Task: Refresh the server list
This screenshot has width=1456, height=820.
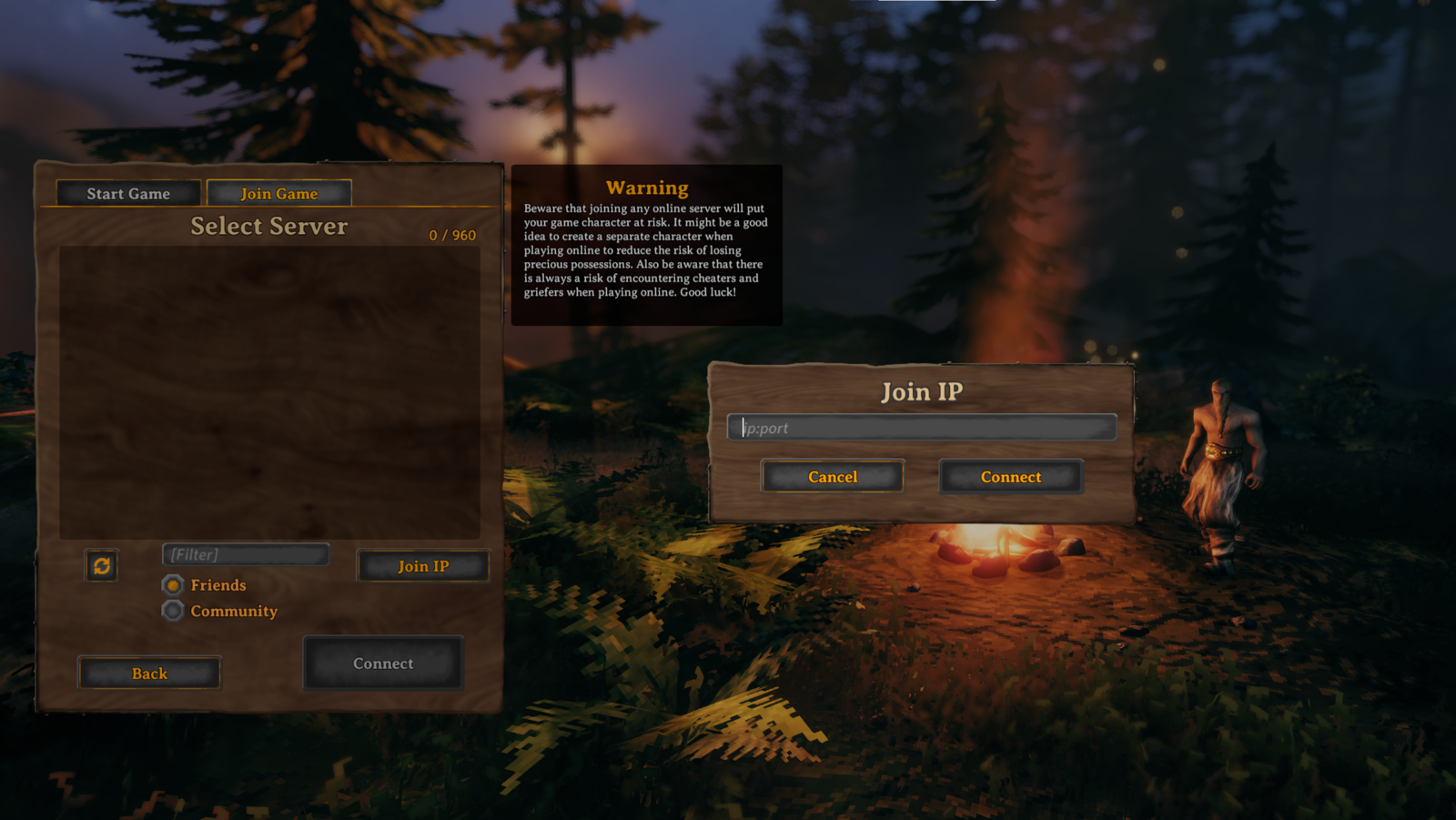Action: tap(102, 566)
